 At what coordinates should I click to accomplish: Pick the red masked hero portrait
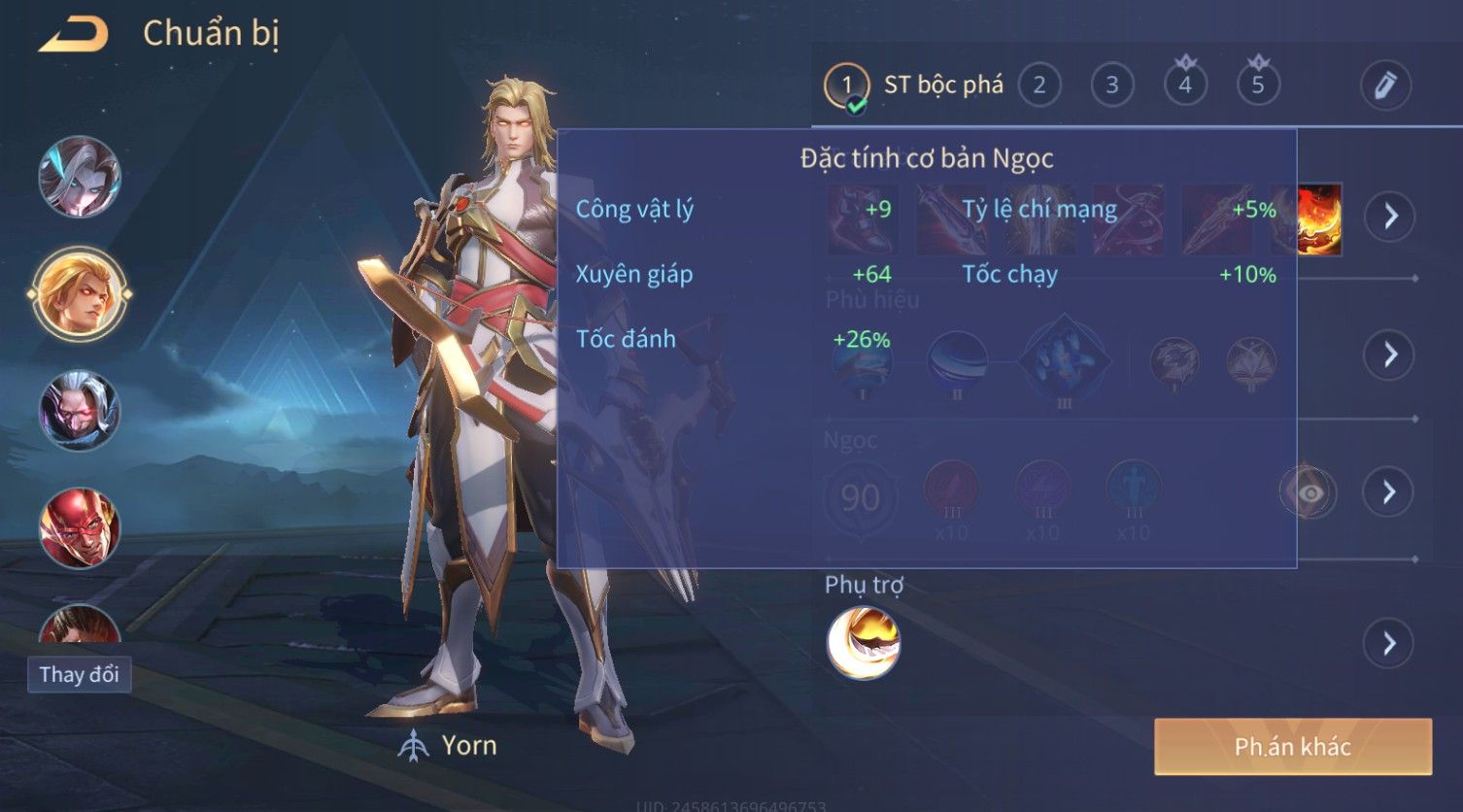click(80, 527)
